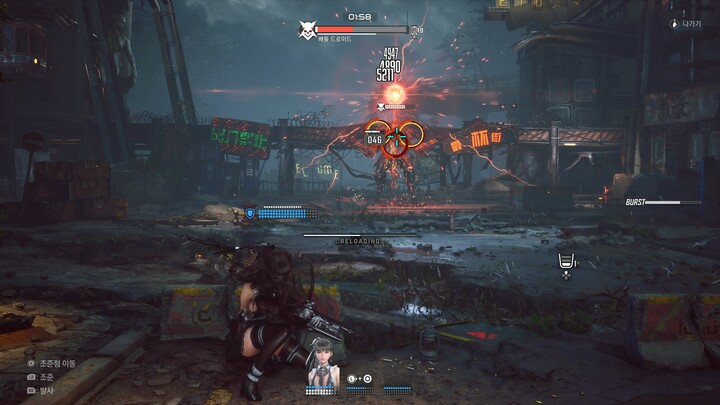720x405 pixels.
Task: Click the boss skull emblem beside the health bar
Action: pos(308,31)
